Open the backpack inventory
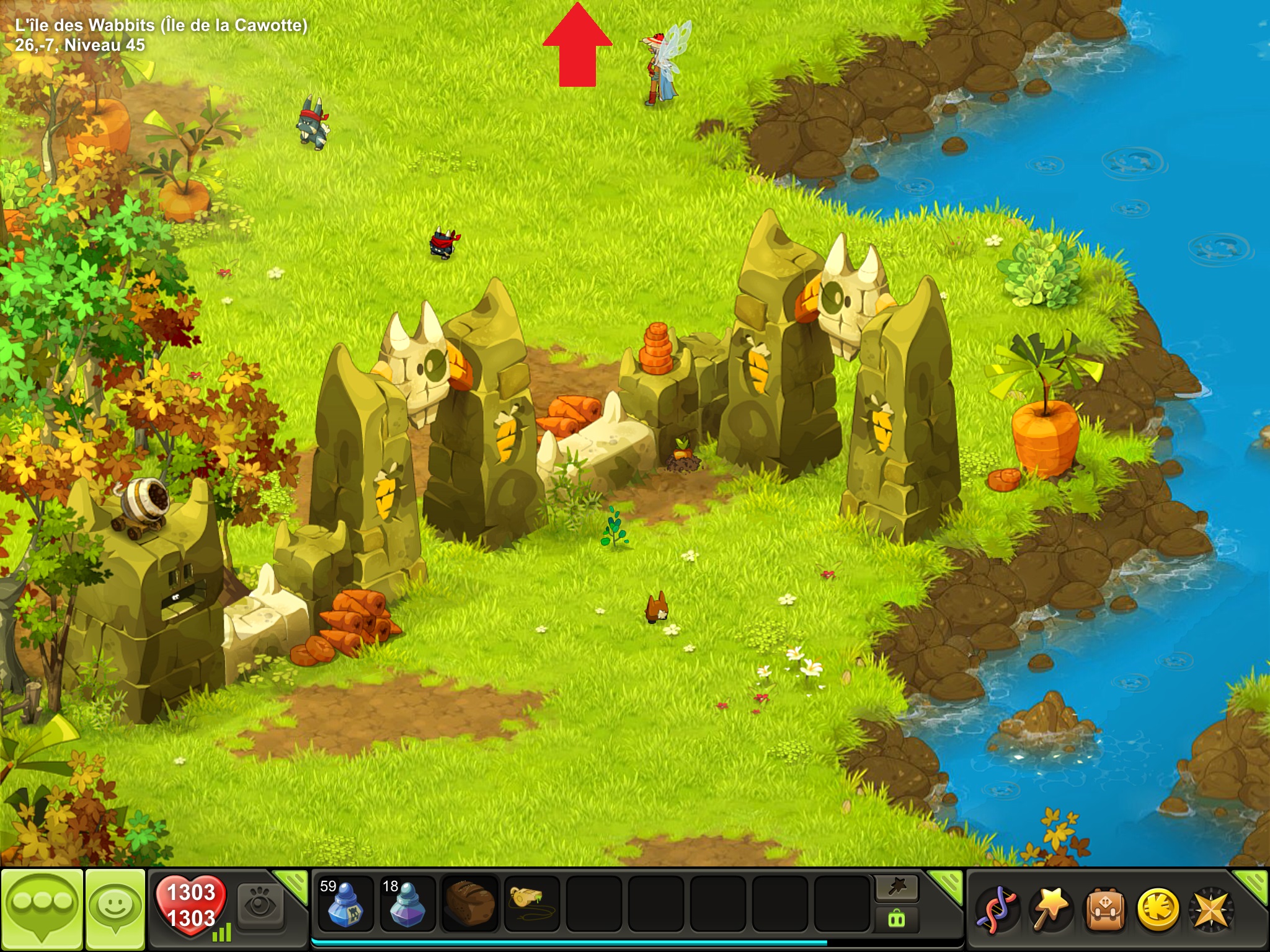The height and width of the screenshot is (952, 1270). pos(1104,909)
